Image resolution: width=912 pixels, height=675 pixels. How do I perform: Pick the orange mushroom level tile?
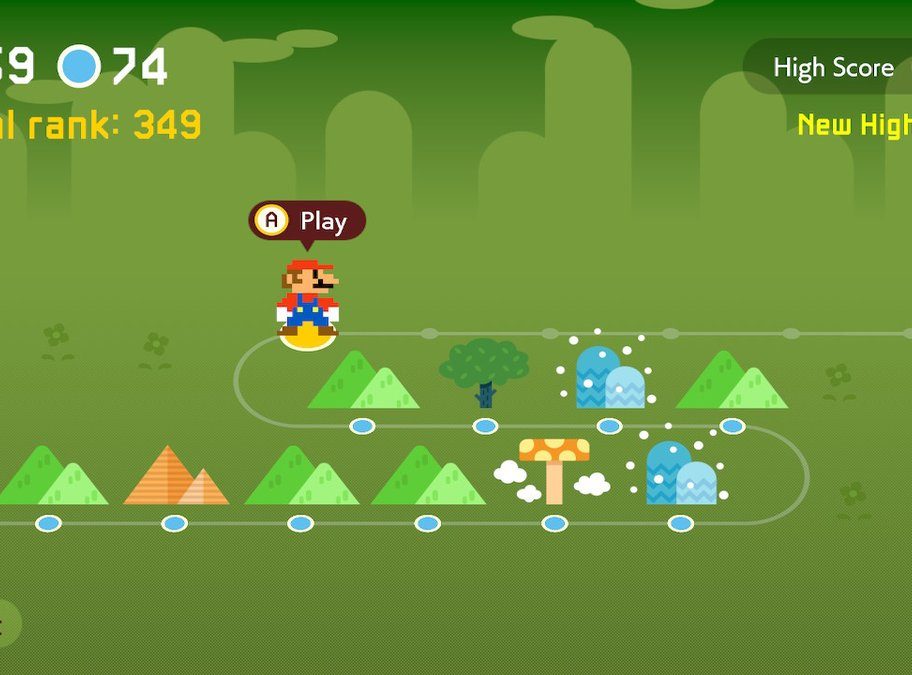554,469
